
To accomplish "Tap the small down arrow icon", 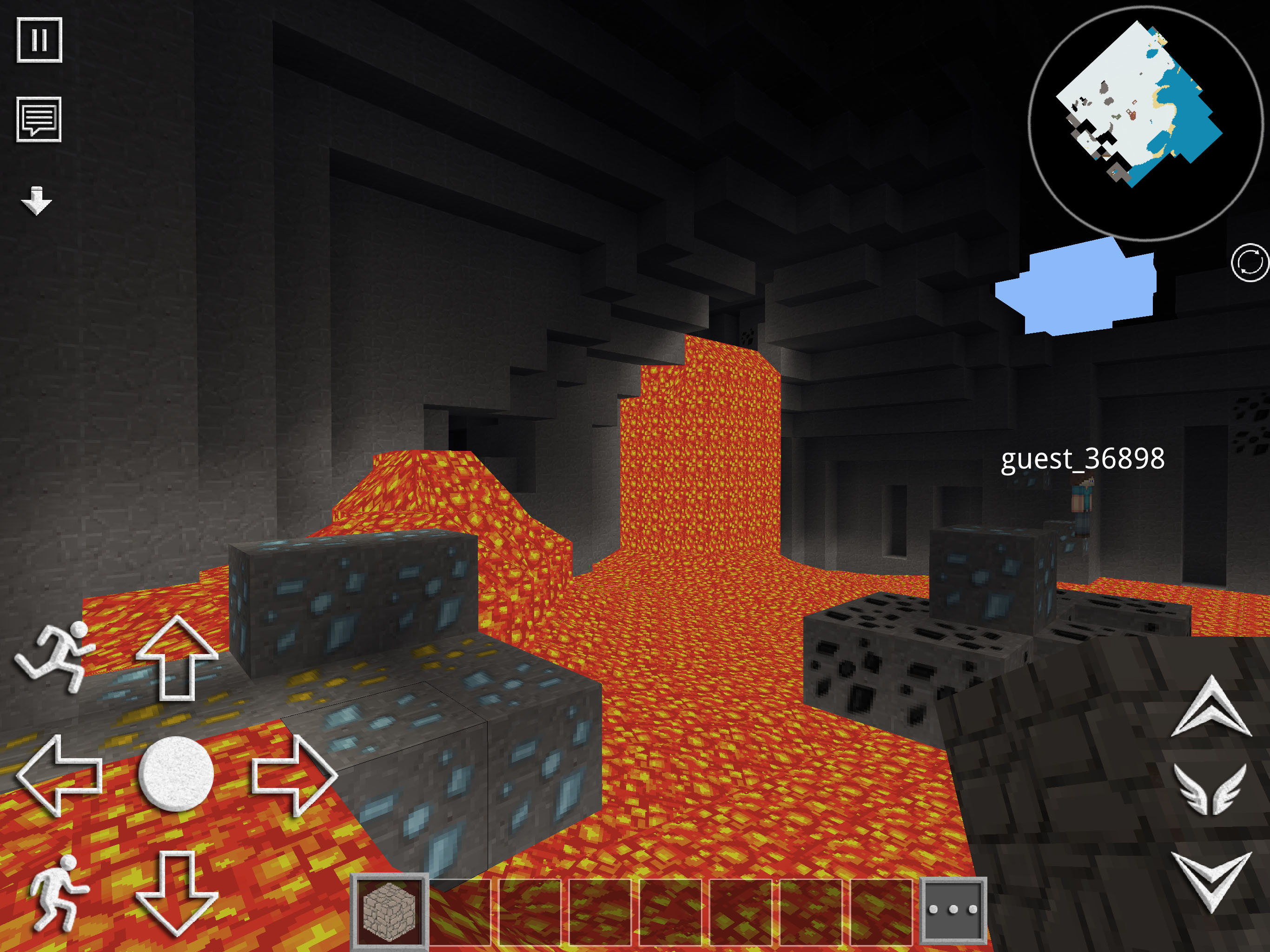I will click(37, 200).
